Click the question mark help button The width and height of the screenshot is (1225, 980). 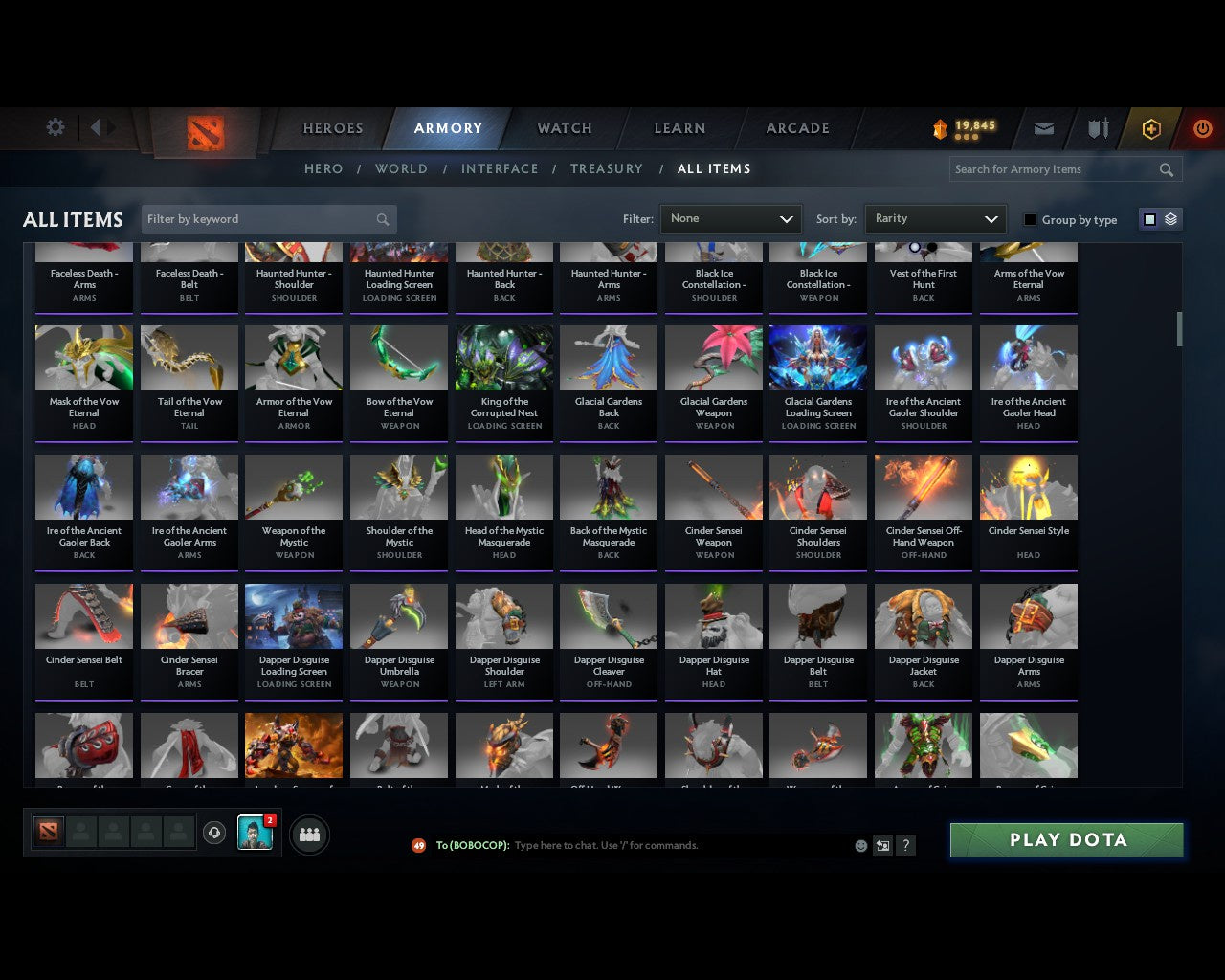[x=905, y=846]
